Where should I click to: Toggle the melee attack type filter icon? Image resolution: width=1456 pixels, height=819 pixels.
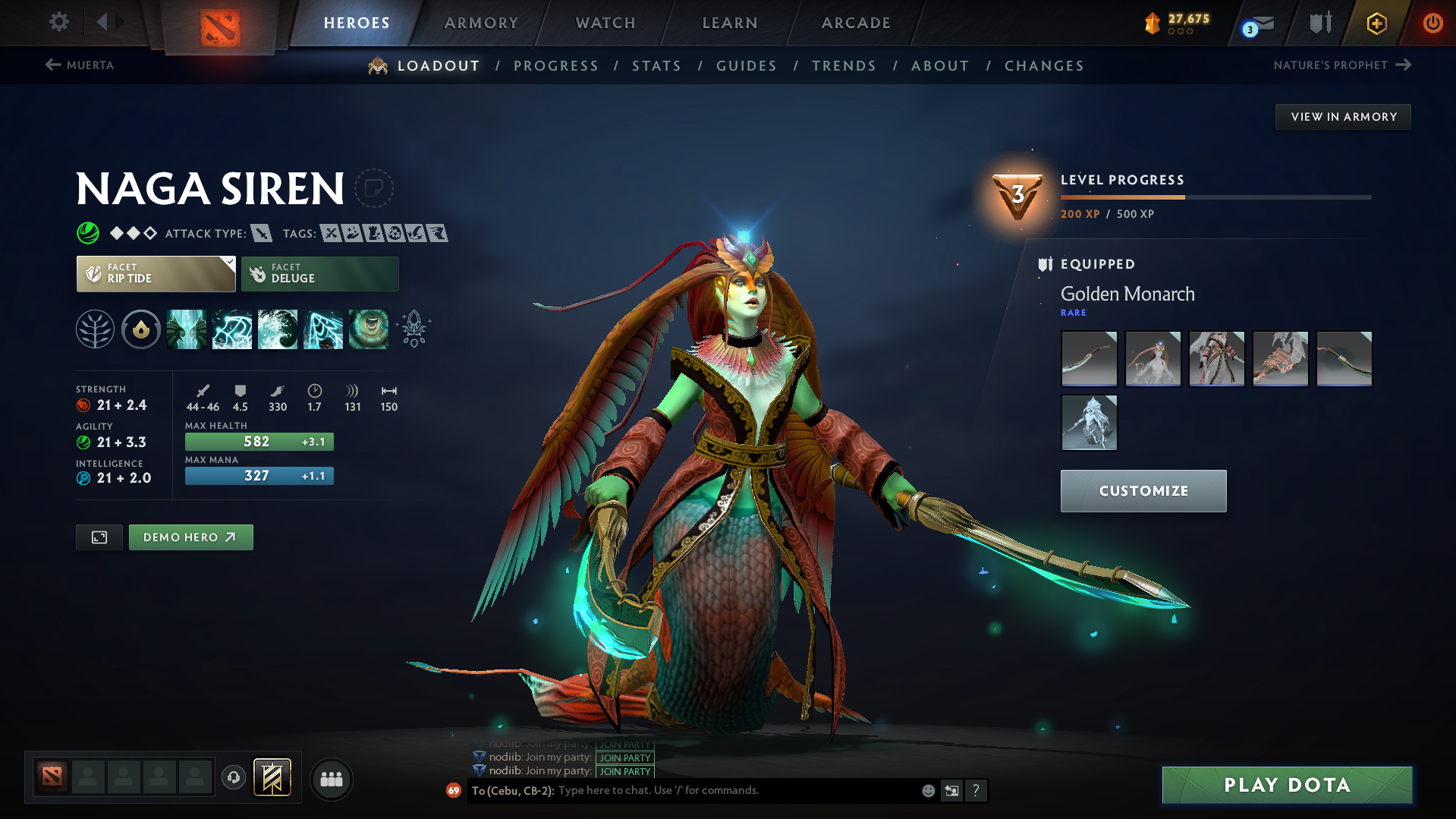[262, 233]
